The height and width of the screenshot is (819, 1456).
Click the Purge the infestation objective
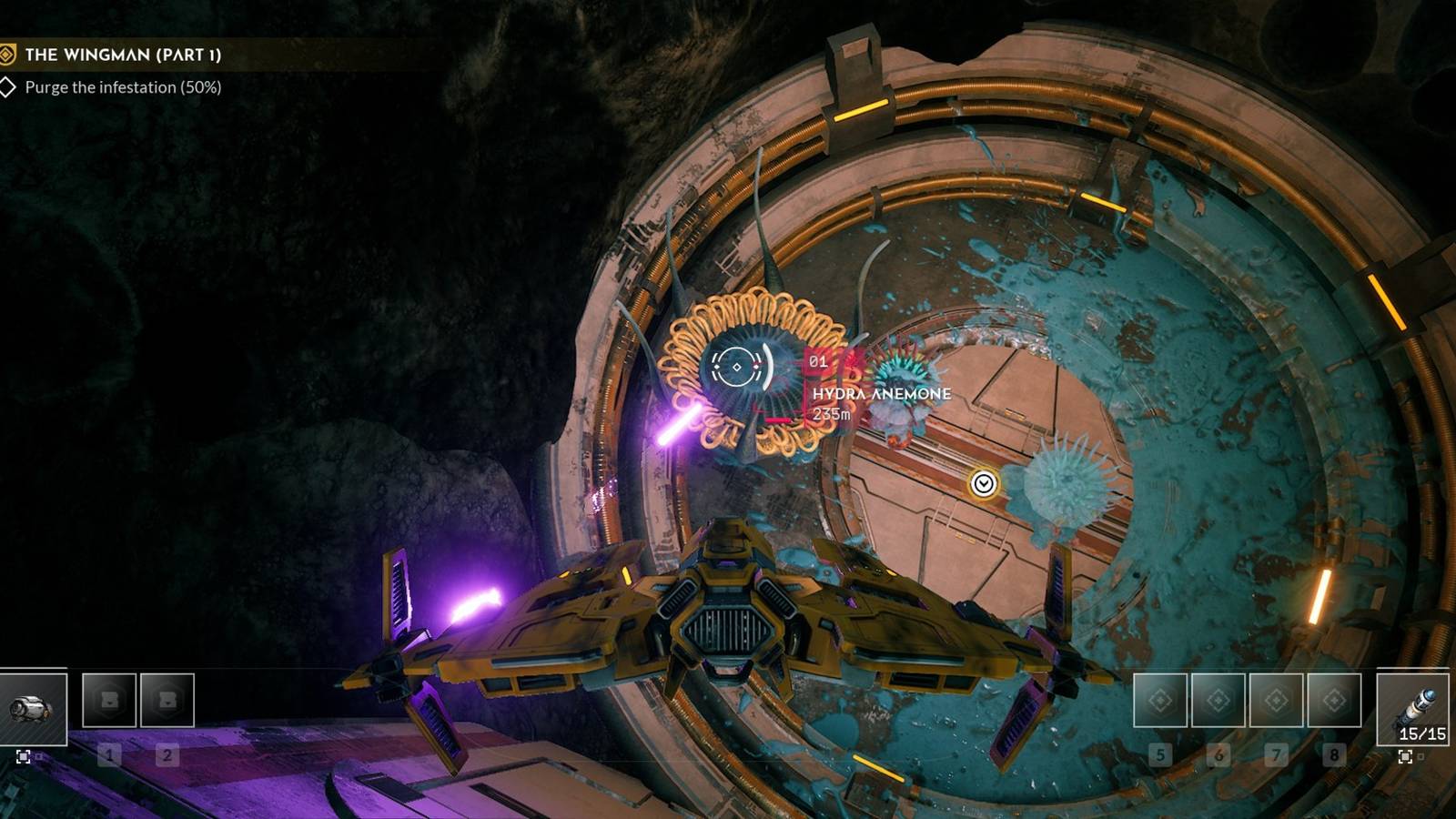click(x=123, y=87)
